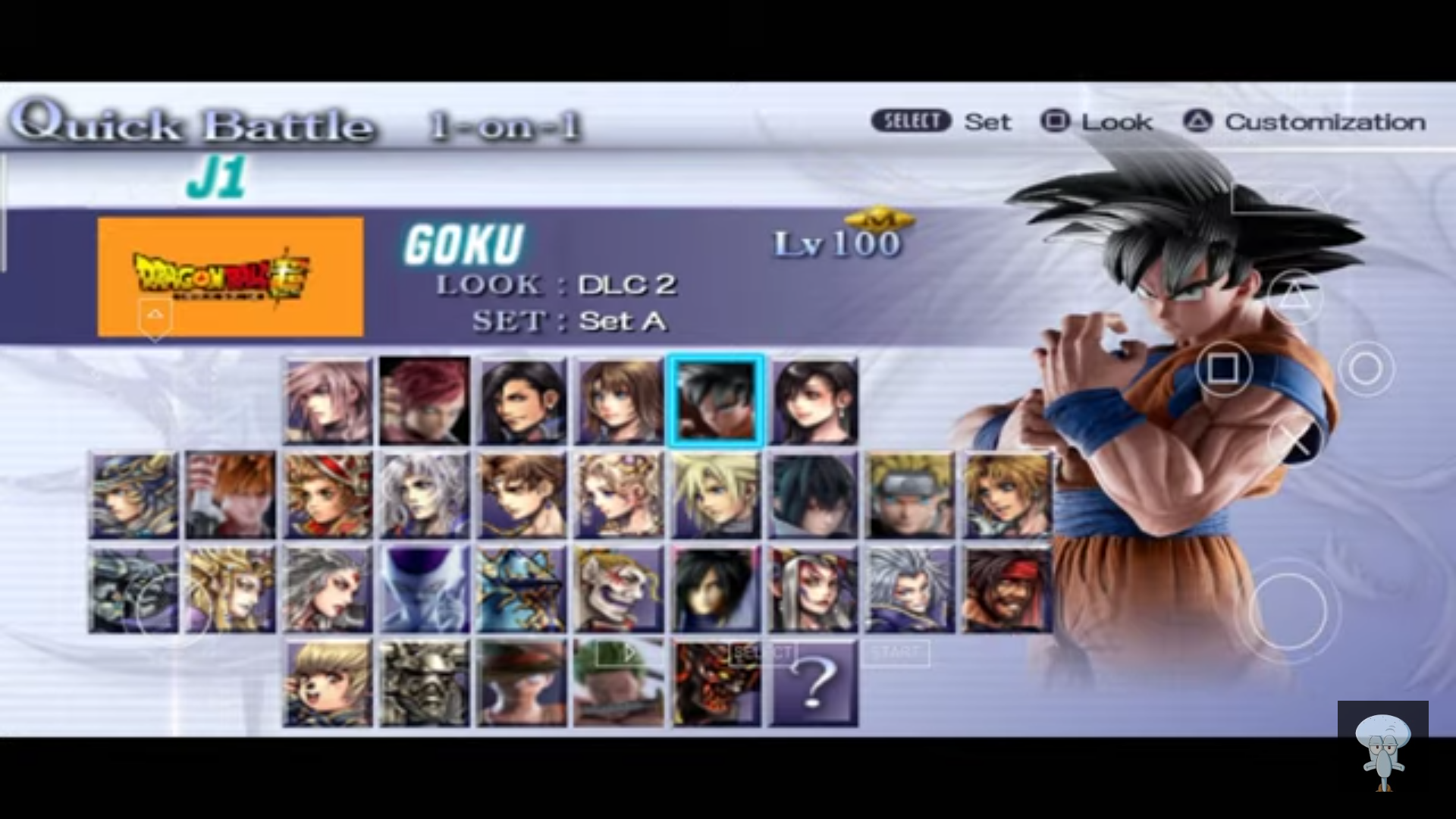
Task: Choose the Look option in the top bar
Action: (1116, 121)
